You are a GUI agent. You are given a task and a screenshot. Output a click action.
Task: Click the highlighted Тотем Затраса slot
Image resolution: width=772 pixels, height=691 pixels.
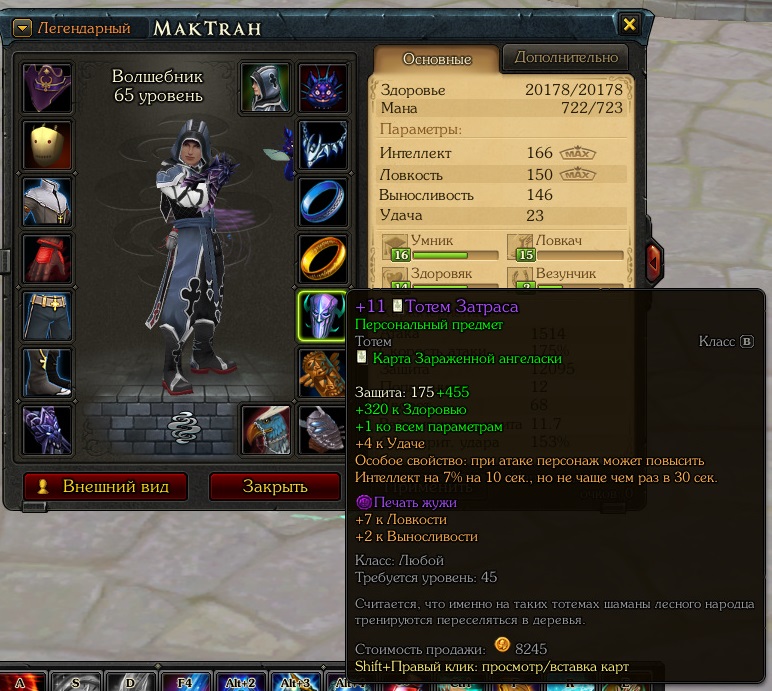point(323,316)
